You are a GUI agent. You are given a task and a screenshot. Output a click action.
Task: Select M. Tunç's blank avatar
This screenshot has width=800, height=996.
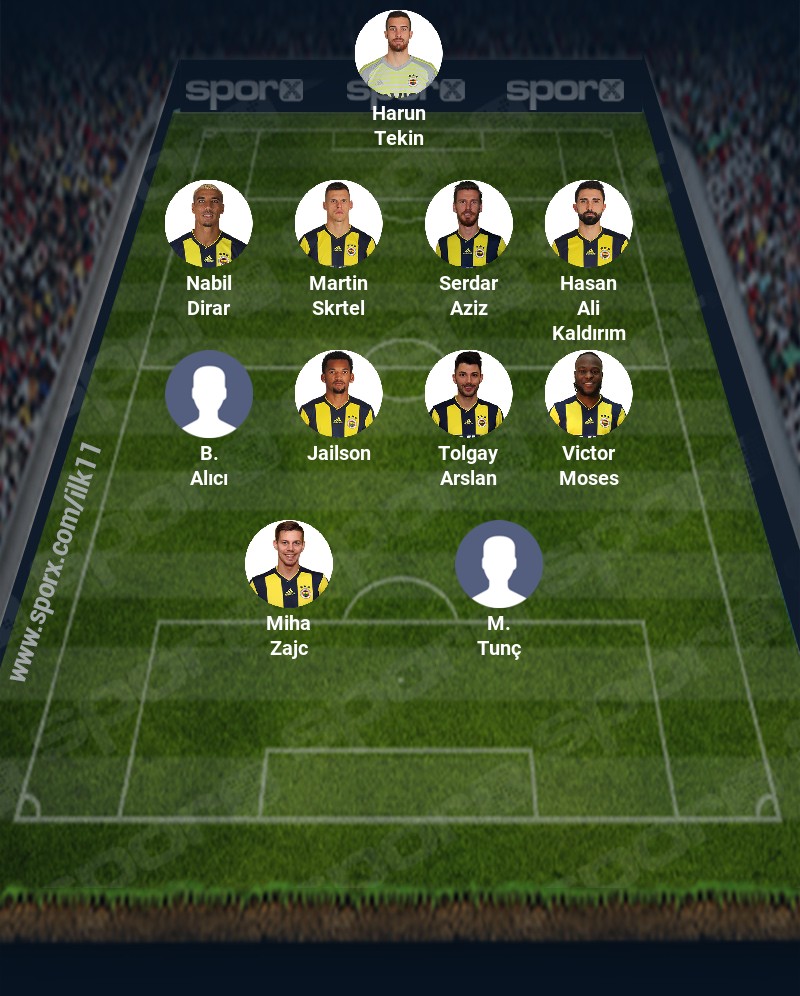point(499,564)
